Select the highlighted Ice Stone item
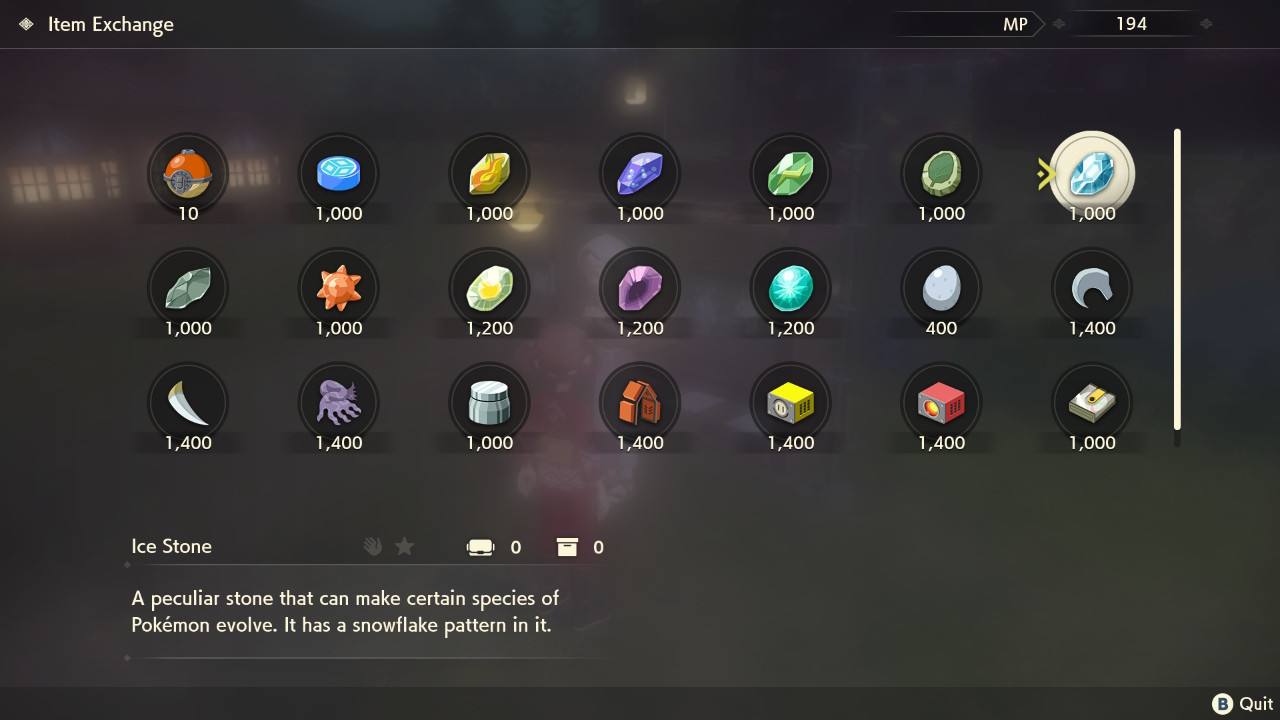1280x720 pixels. tap(1090, 173)
